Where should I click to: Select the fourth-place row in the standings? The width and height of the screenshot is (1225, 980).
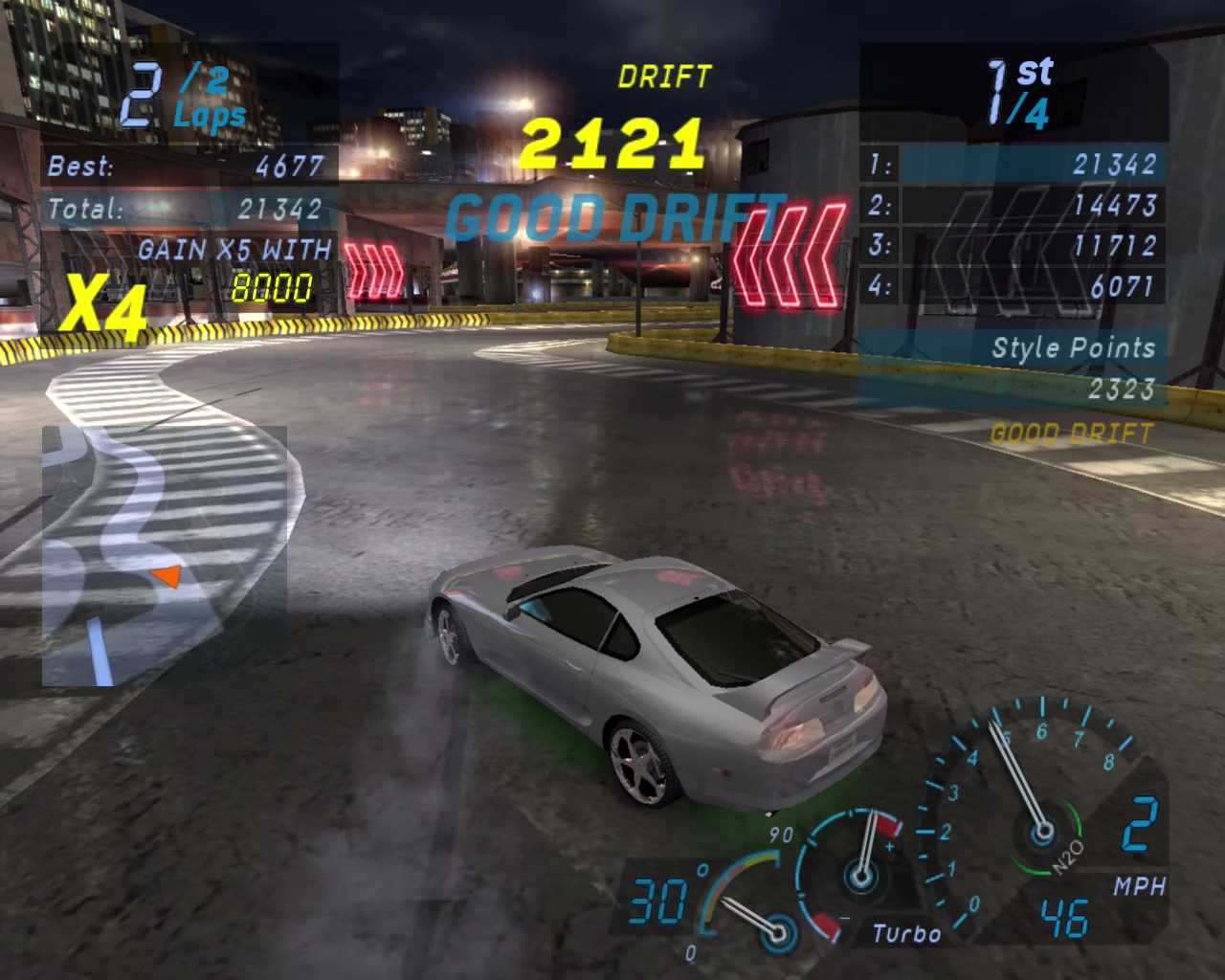(x=1013, y=286)
